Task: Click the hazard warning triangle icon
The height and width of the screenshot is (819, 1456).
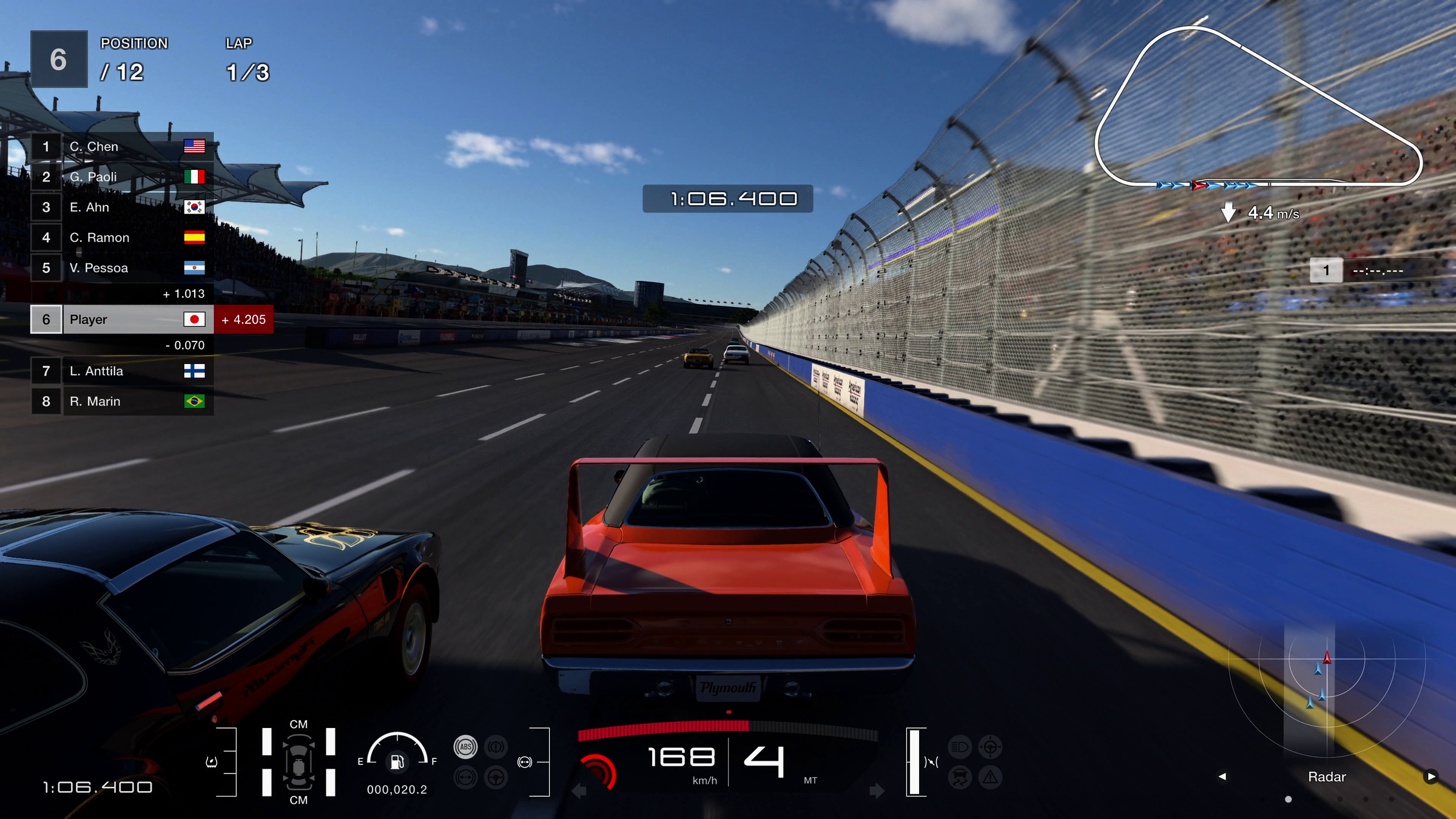Action: point(990,777)
